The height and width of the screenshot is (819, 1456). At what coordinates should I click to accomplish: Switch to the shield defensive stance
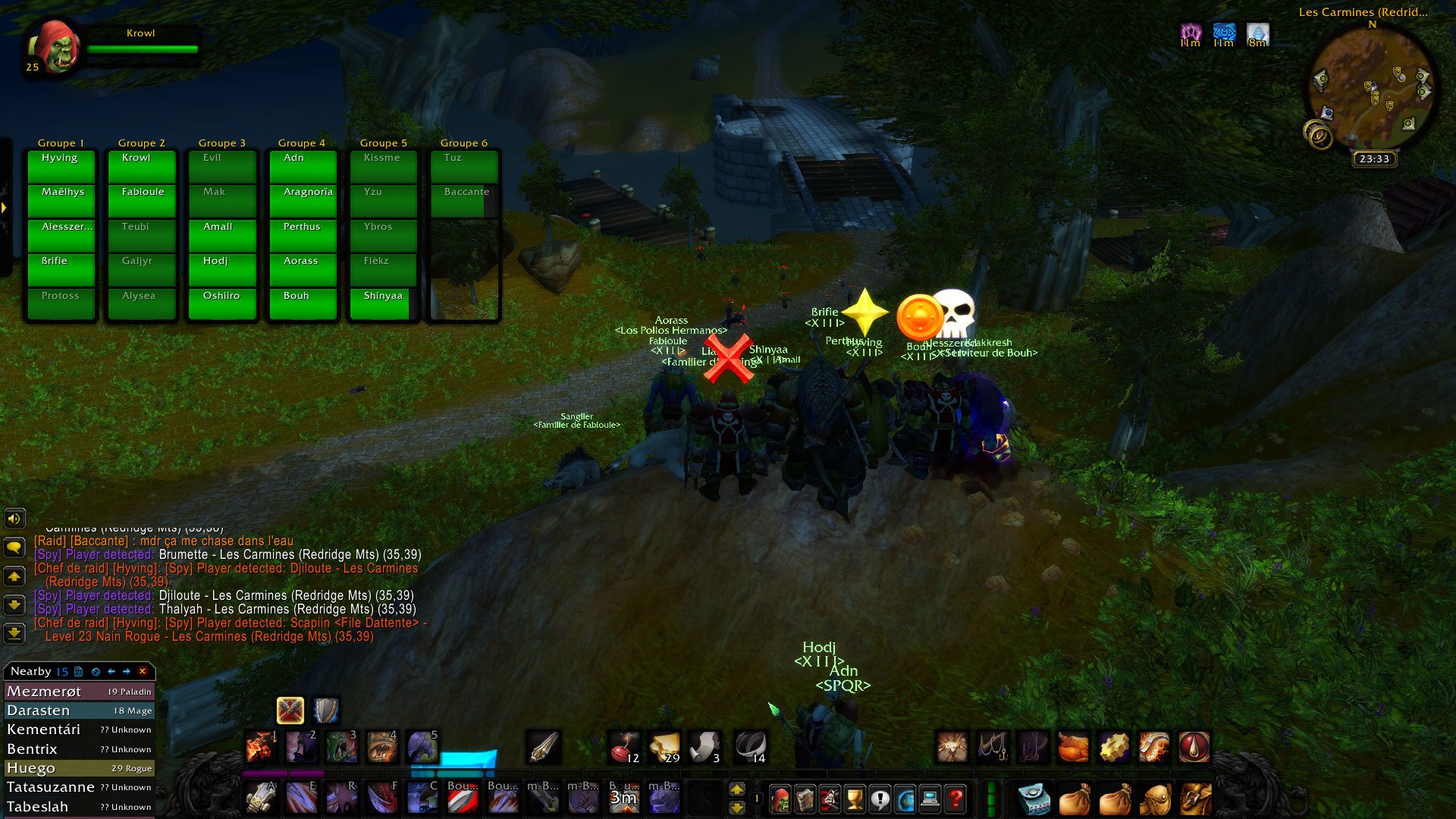click(326, 711)
